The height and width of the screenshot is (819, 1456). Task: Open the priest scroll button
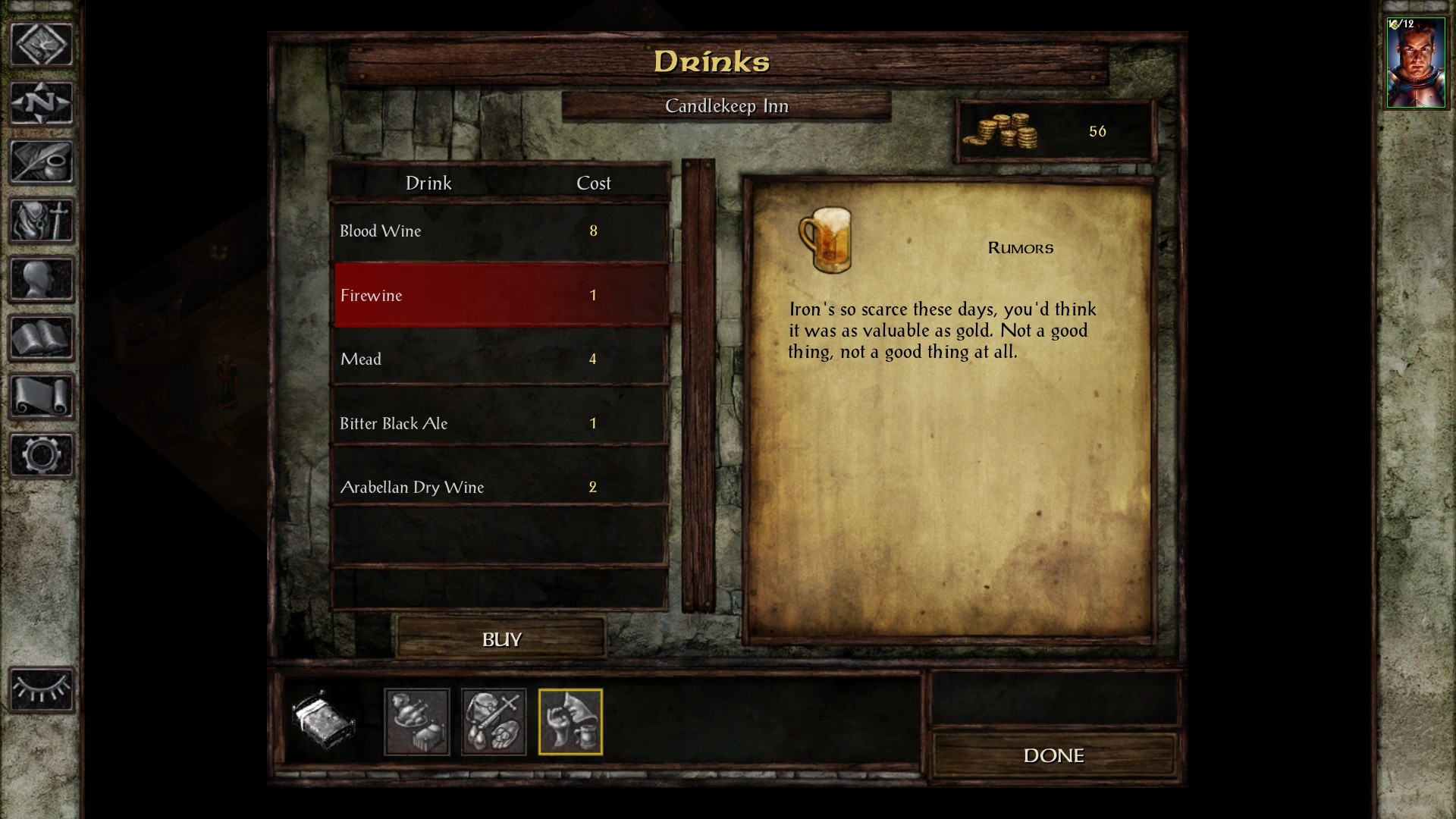(x=41, y=396)
